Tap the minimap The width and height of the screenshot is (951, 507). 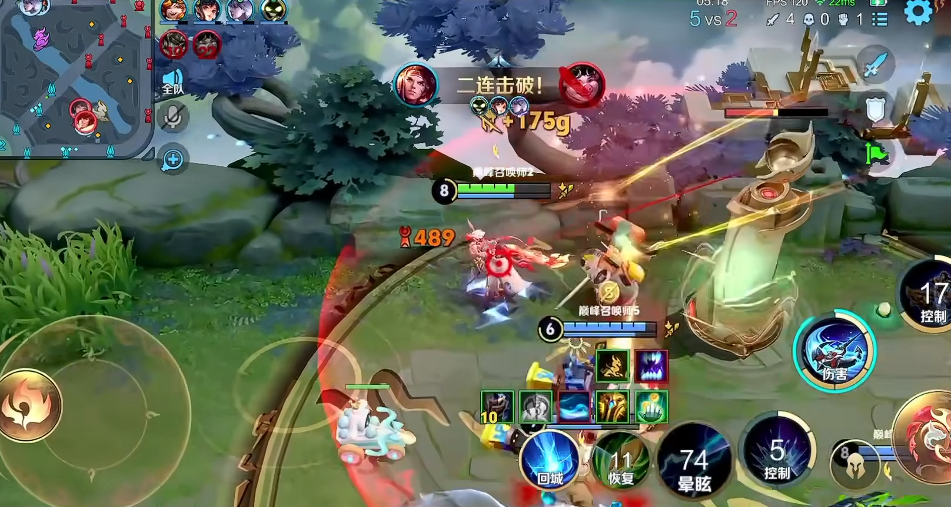(76, 78)
